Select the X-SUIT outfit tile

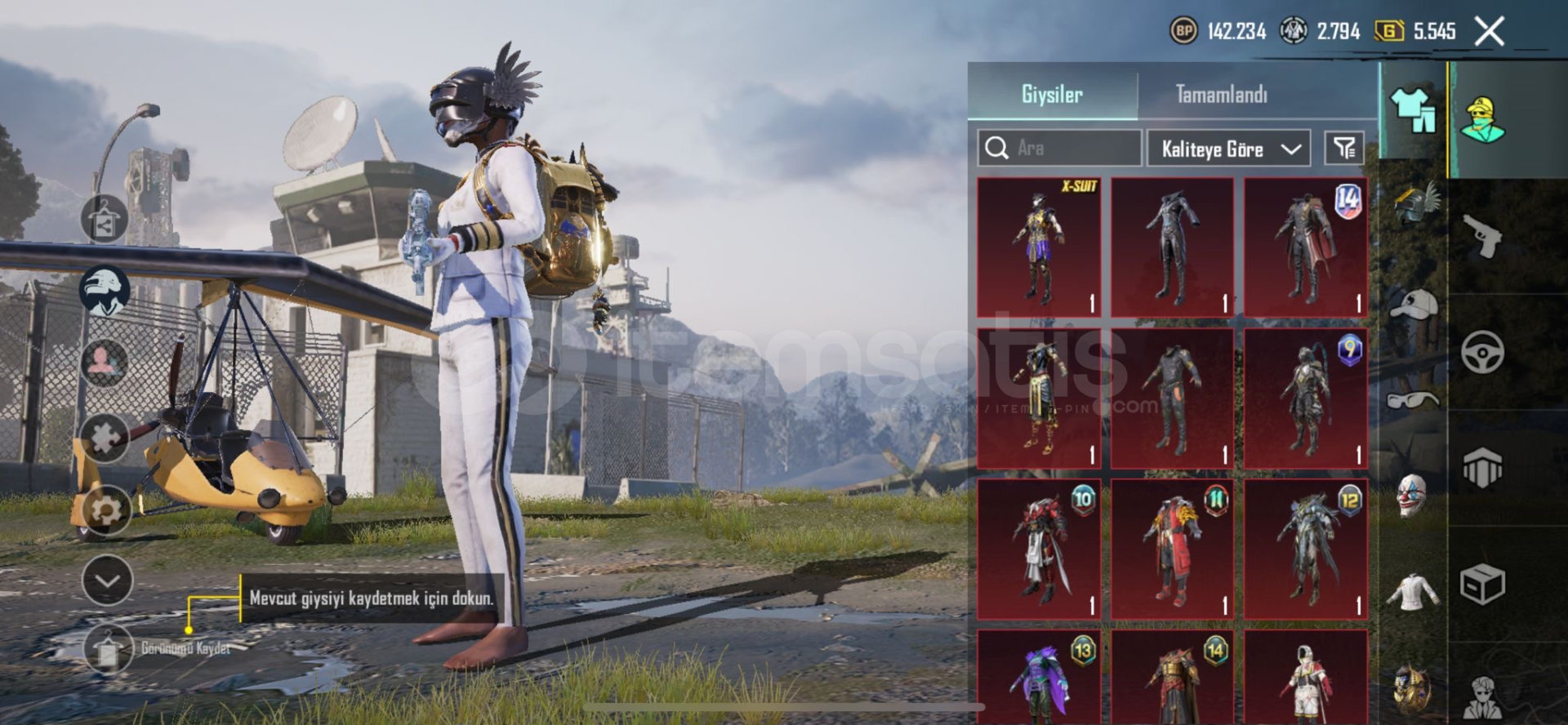point(1039,247)
